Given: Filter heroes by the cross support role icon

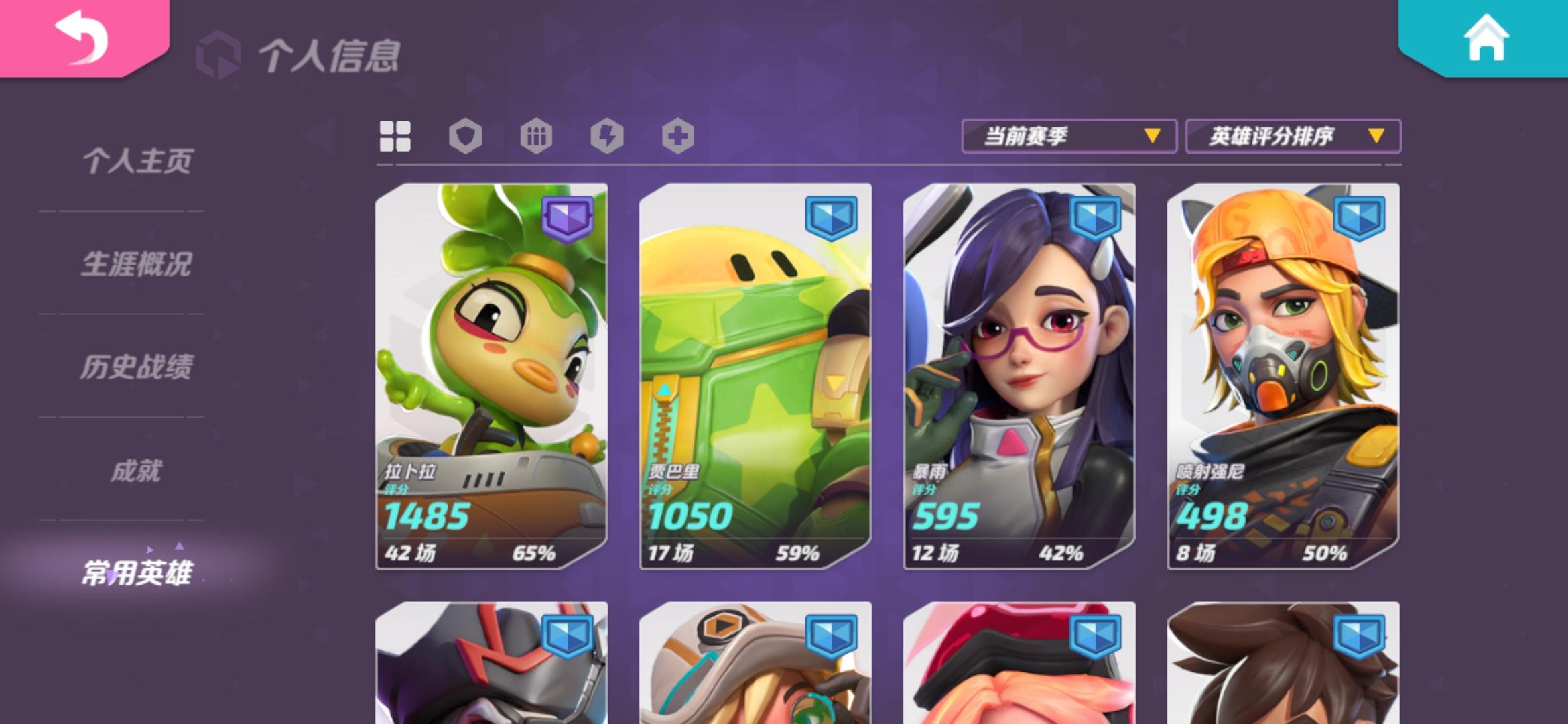Looking at the screenshot, I should click(x=677, y=136).
